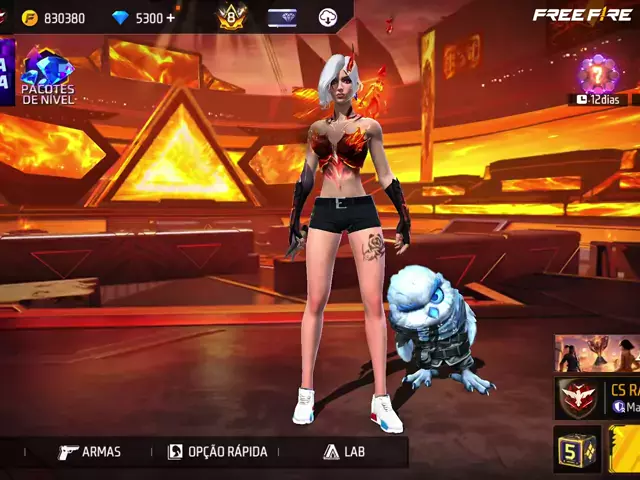
Task: Click the round download icon in the top bar
Action: [x=328, y=17]
